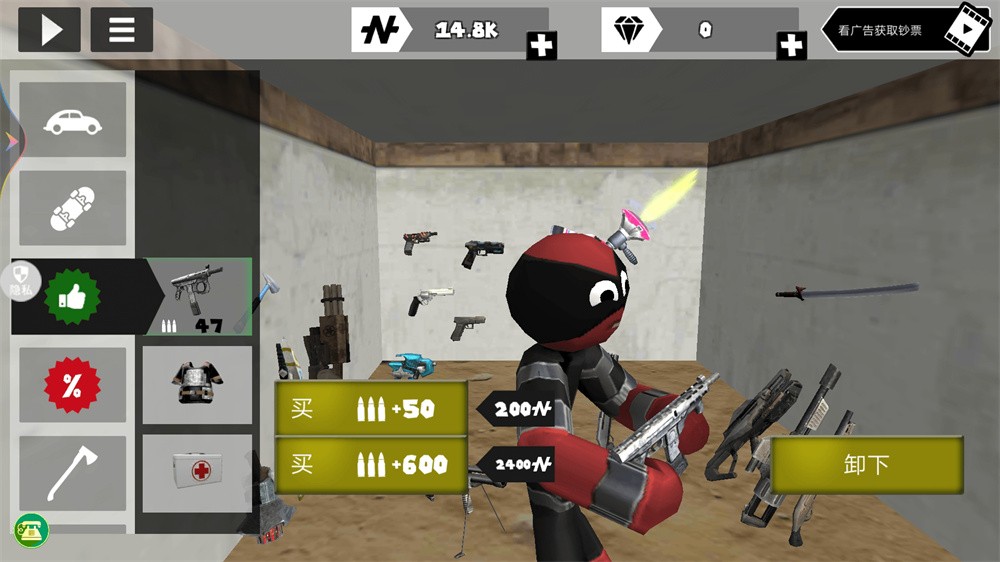Tap the play button in the top corner

pos(49,29)
